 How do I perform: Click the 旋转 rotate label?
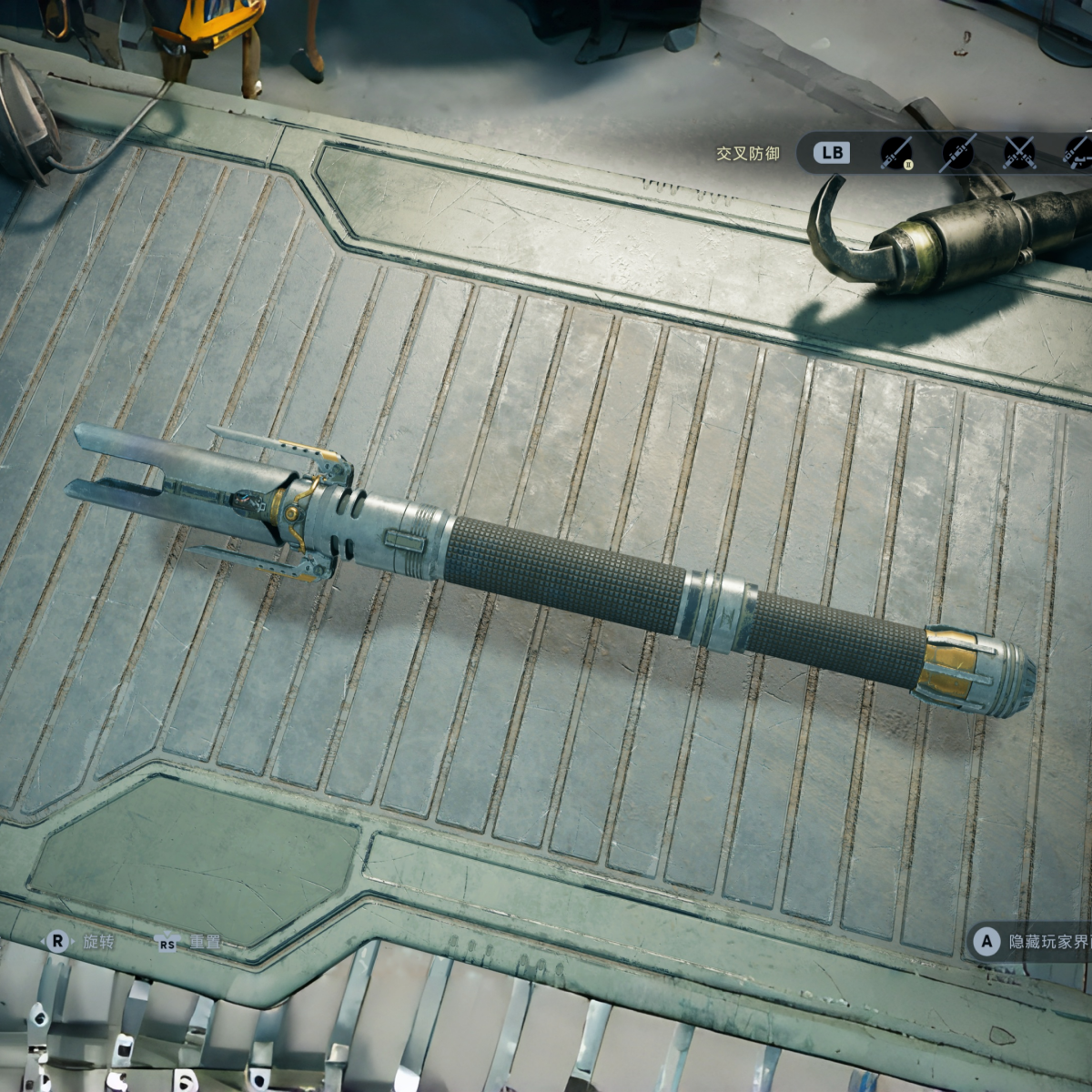(98, 942)
